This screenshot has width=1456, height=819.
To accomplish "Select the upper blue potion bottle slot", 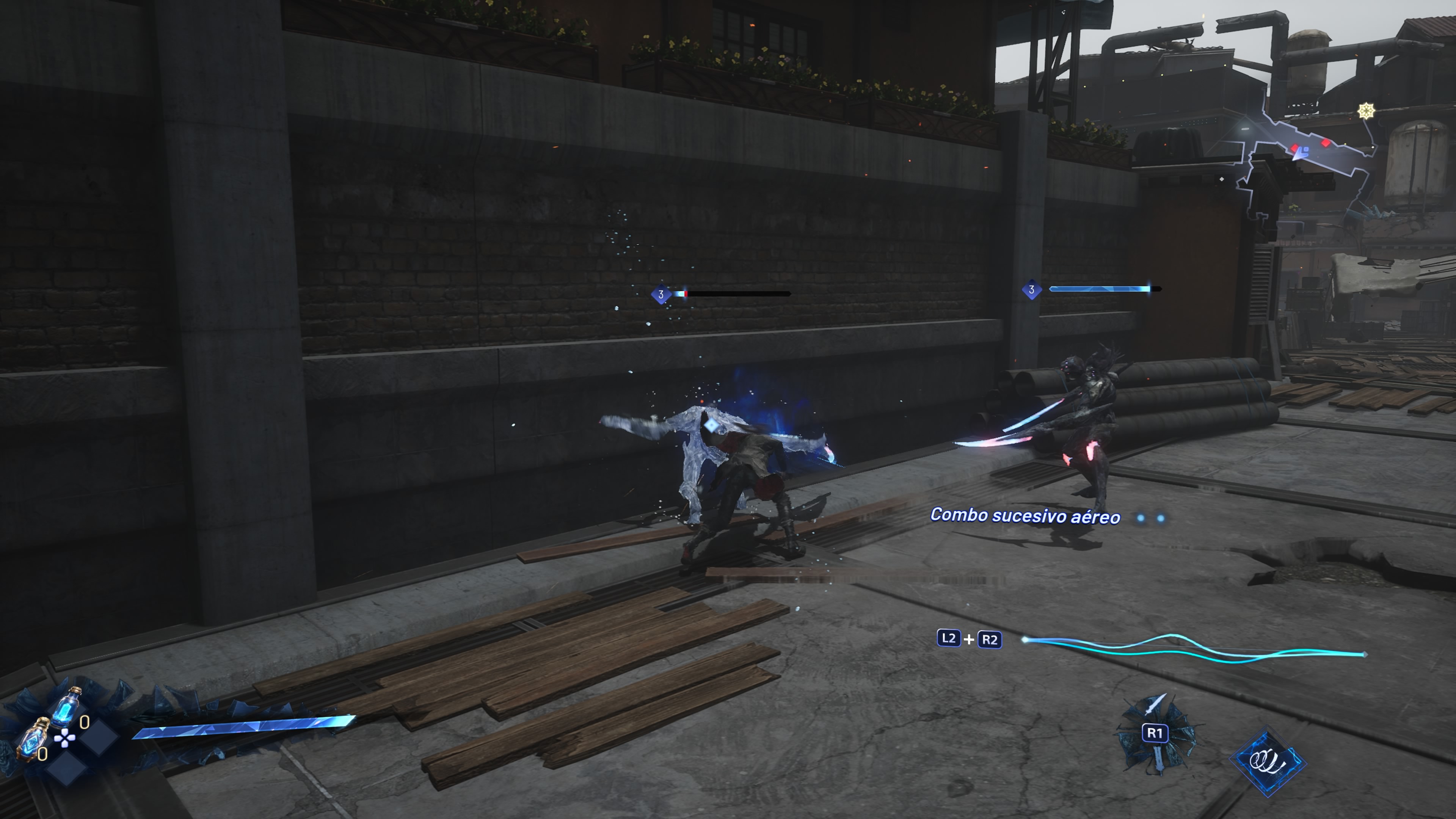I will (67, 705).
